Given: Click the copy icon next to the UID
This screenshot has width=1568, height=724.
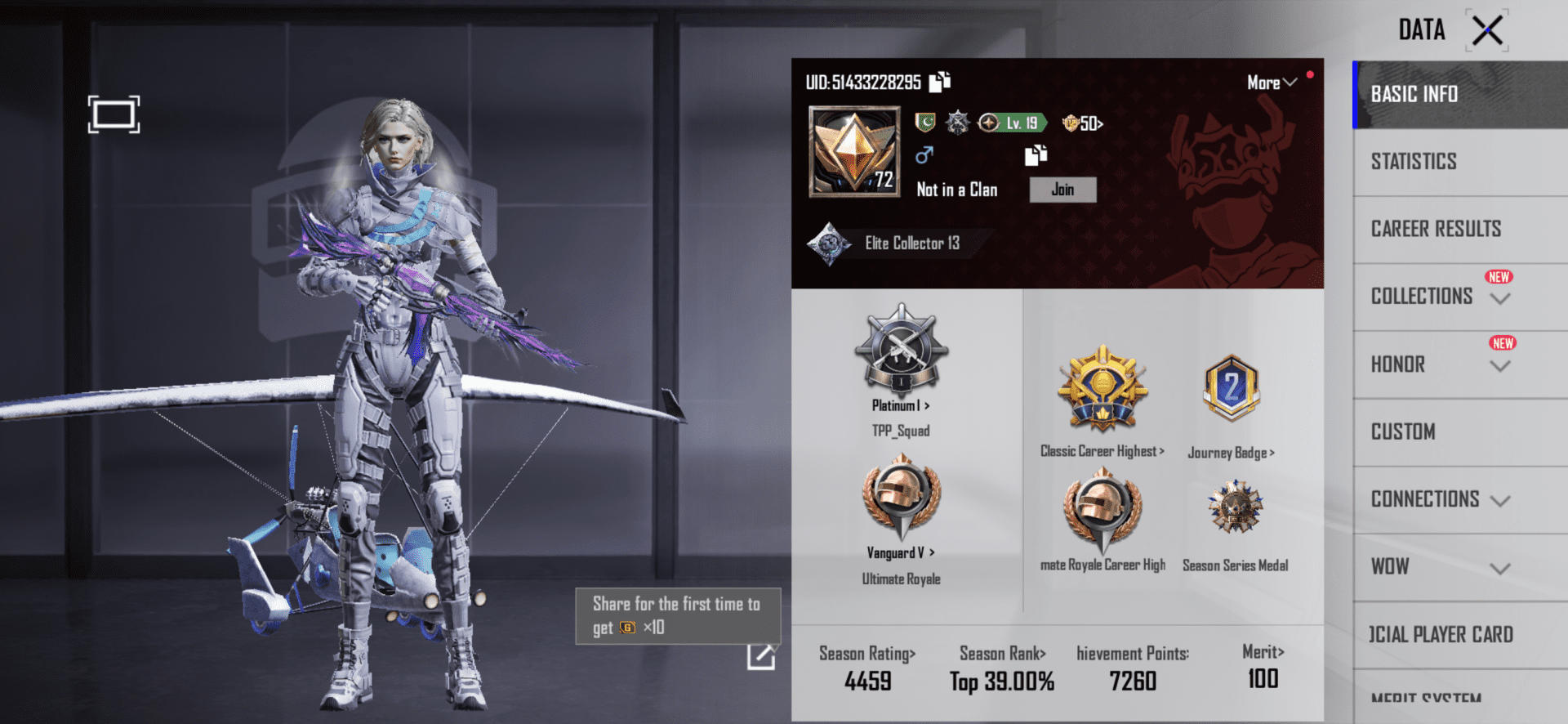Looking at the screenshot, I should [x=941, y=82].
